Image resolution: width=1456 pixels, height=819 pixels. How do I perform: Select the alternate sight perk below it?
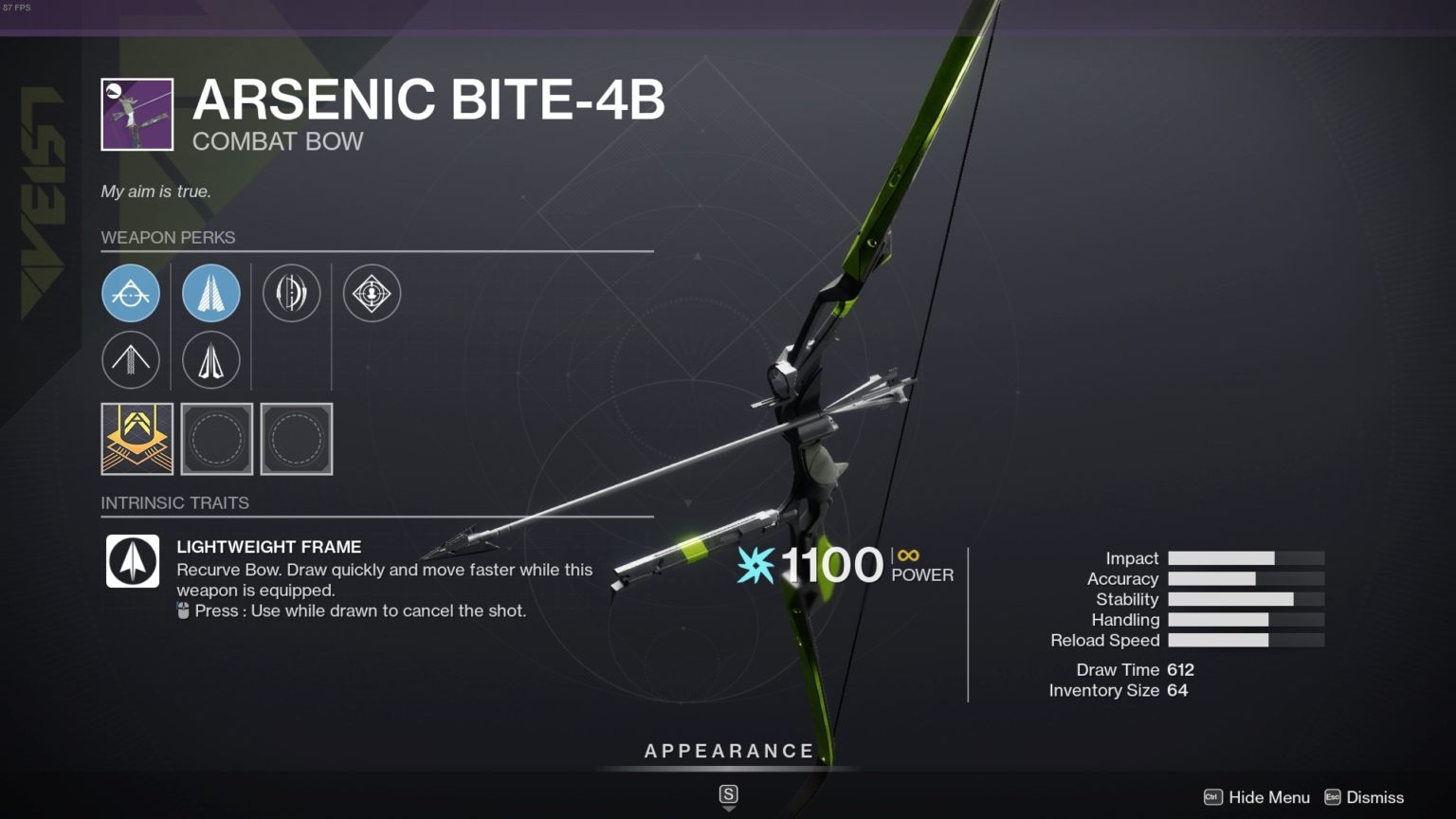tap(131, 360)
